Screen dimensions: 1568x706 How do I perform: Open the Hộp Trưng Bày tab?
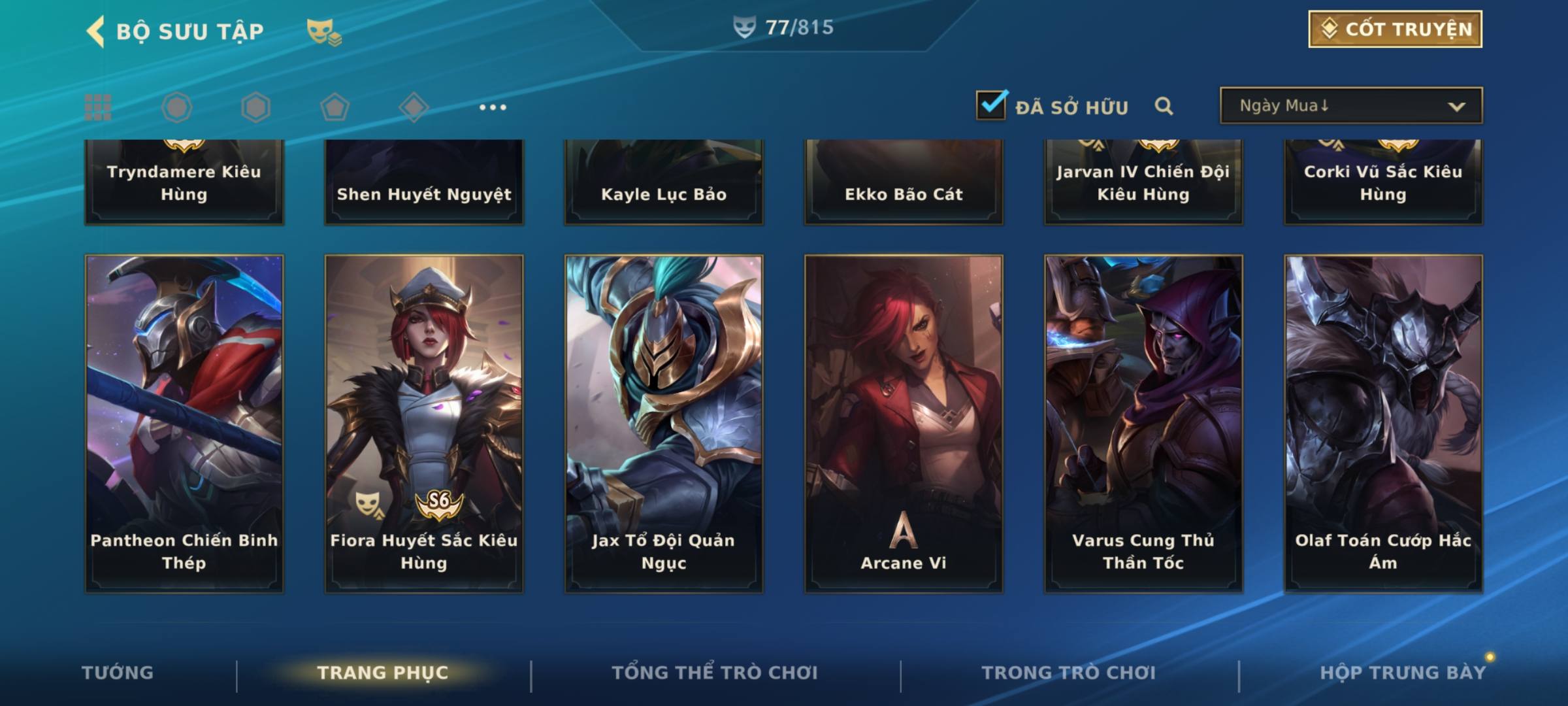1403,673
